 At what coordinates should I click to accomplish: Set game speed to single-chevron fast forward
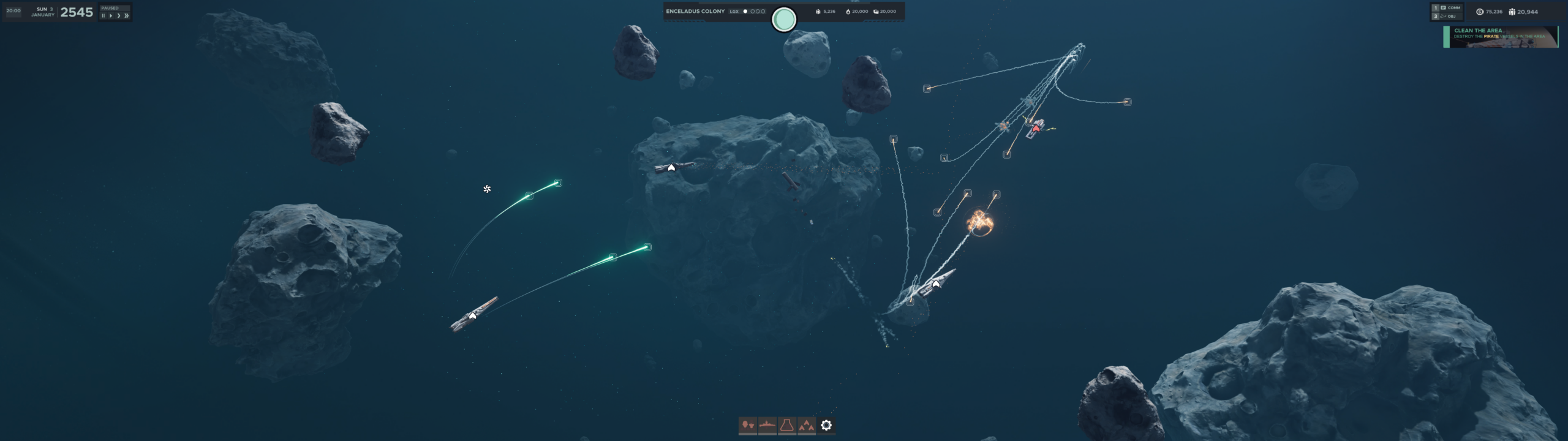(x=118, y=16)
